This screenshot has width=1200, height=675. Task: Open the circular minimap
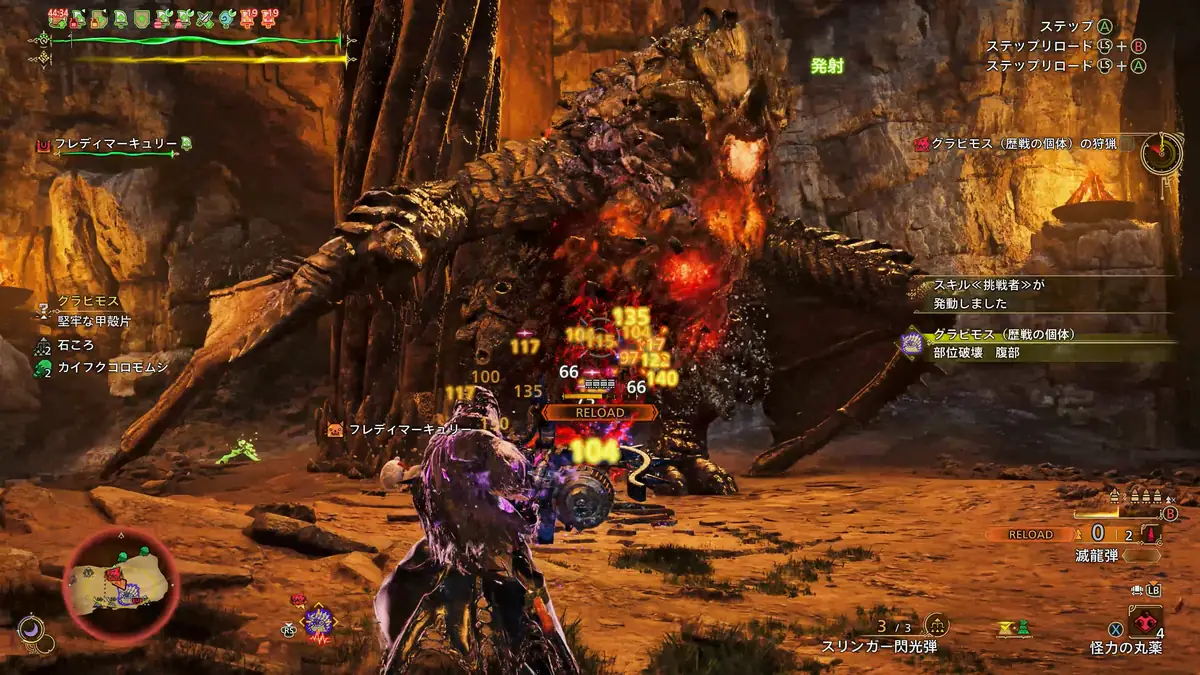tap(119, 584)
